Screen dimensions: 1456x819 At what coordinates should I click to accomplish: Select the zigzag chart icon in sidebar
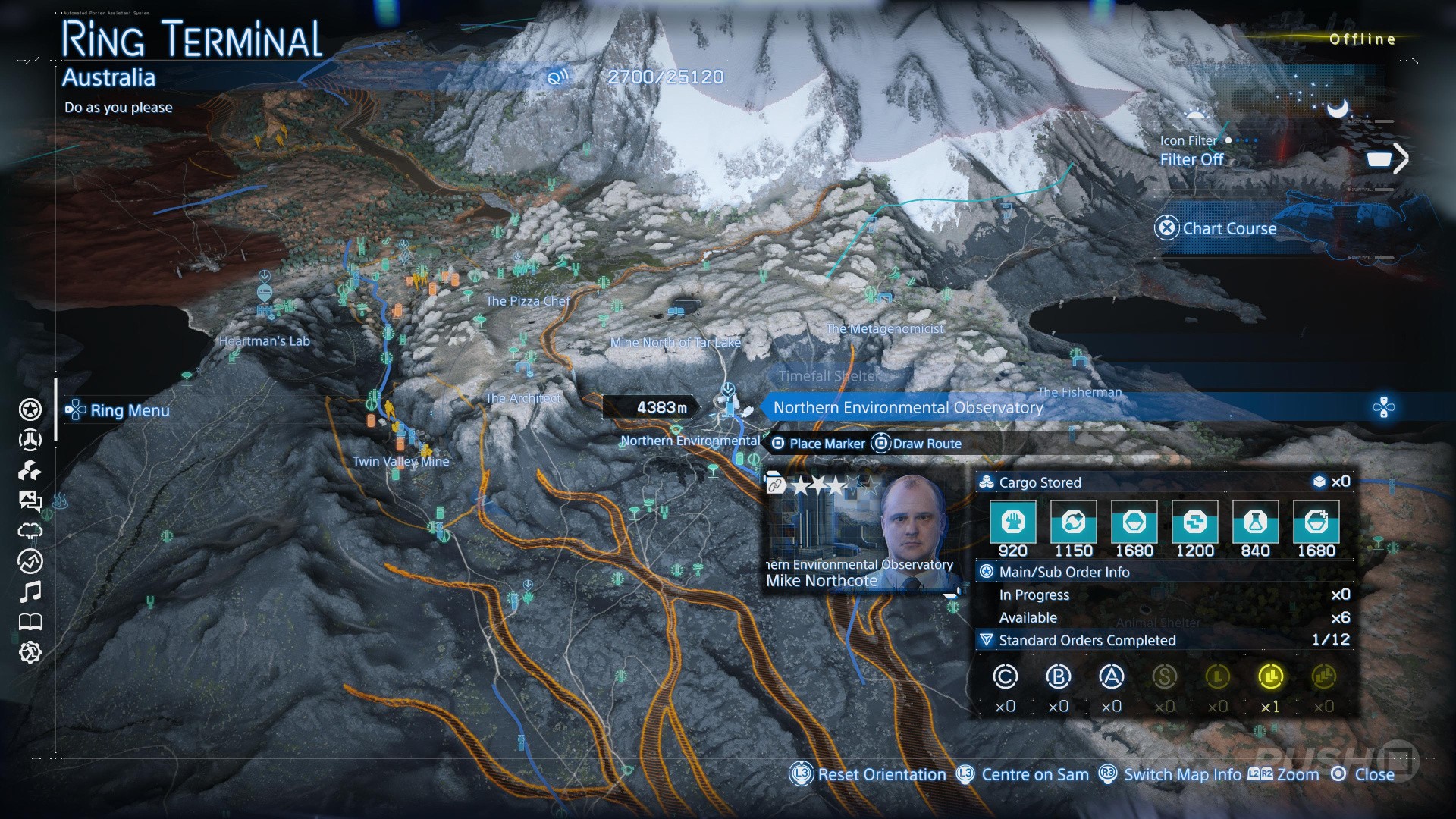30,561
